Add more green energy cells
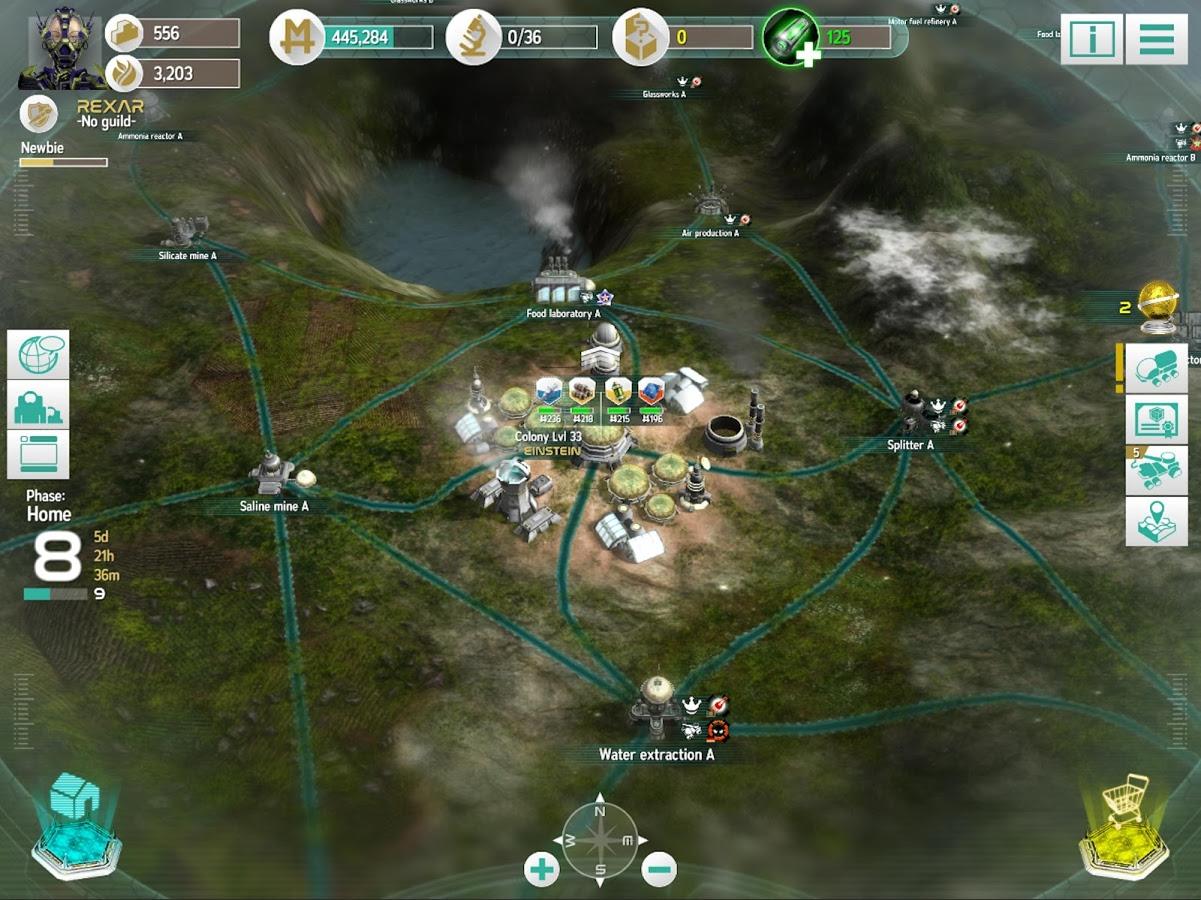1201x900 pixels. click(x=792, y=38)
